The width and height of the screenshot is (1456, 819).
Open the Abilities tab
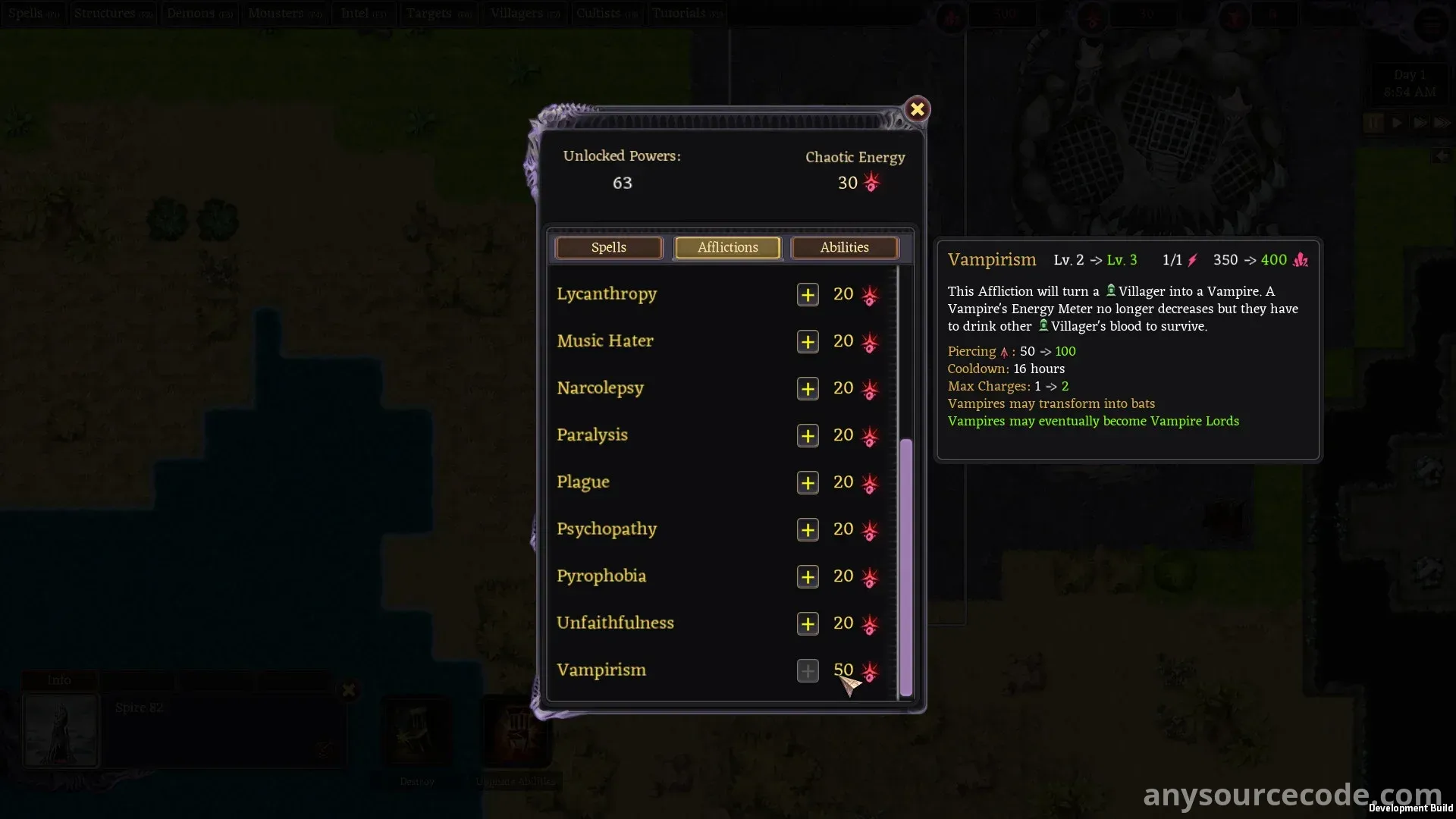(844, 248)
